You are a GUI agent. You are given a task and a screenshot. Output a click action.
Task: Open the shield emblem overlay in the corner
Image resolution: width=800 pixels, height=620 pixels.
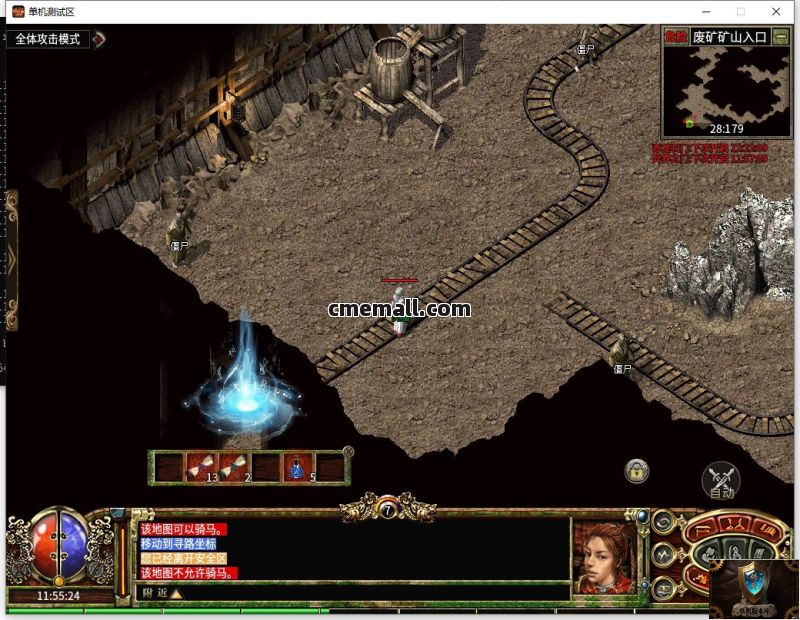753,583
